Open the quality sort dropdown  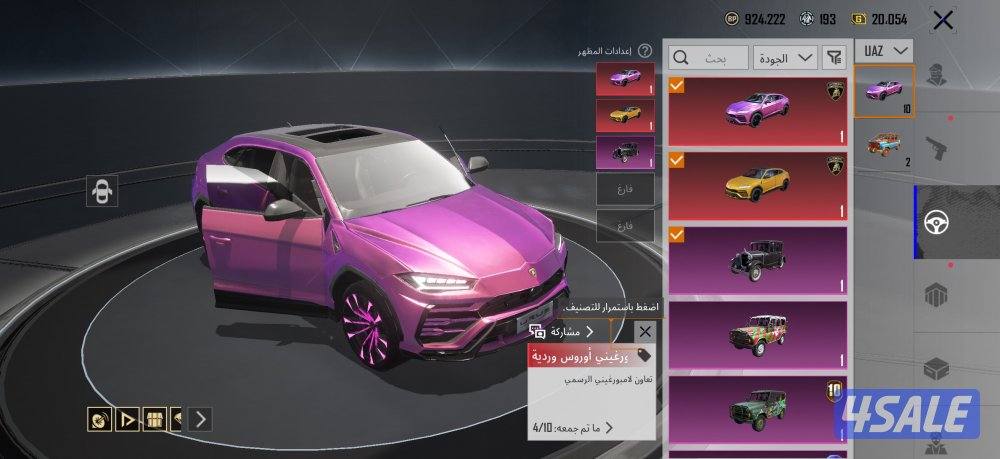[785, 57]
